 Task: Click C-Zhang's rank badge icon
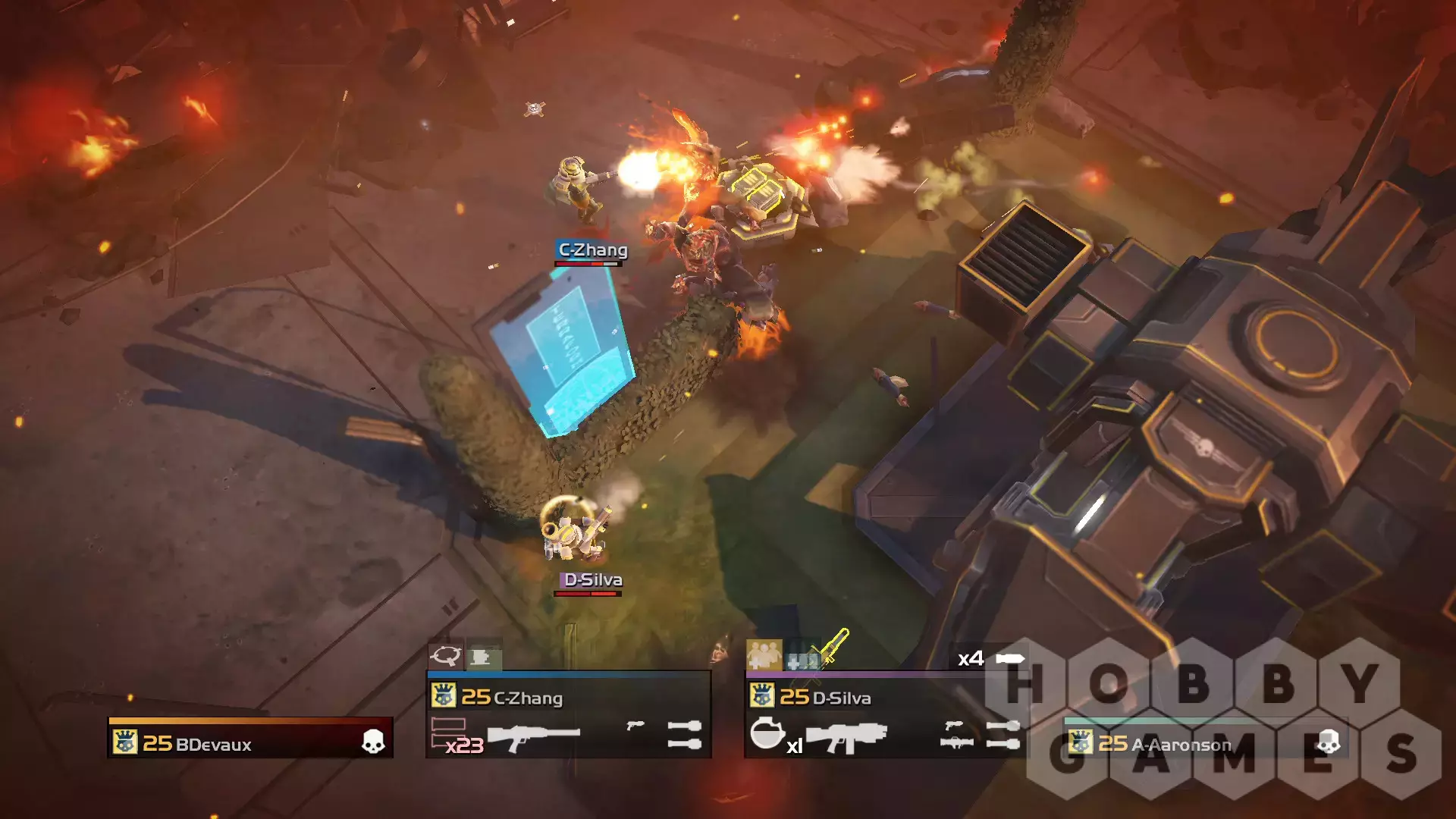pyautogui.click(x=443, y=695)
